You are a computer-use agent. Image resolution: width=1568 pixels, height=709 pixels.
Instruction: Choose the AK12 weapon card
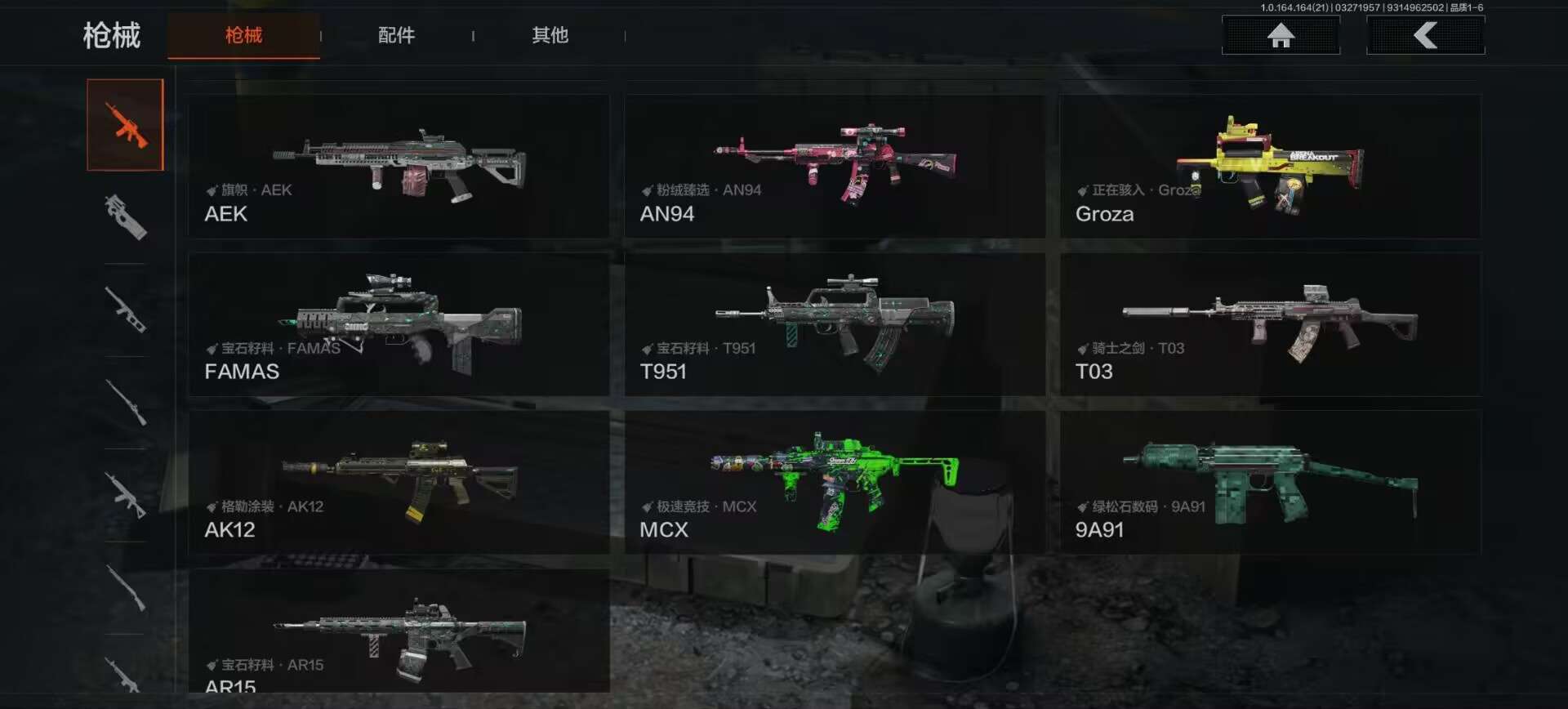pos(399,483)
